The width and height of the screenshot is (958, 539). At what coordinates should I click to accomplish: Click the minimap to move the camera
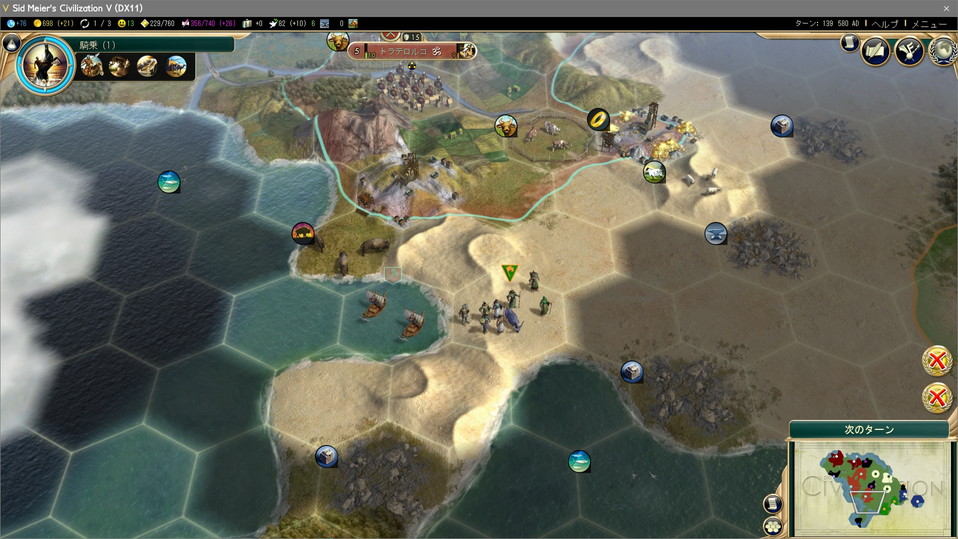pos(870,486)
